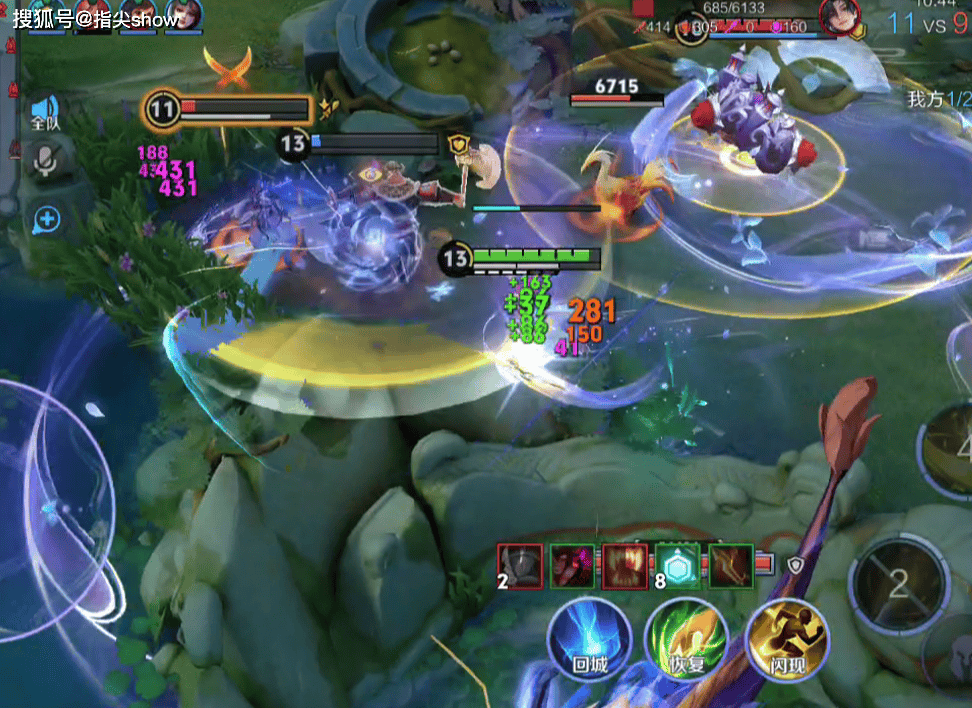Image resolution: width=972 pixels, height=708 pixels.
Task: Toggle the muted microphone button
Action: pos(45,161)
